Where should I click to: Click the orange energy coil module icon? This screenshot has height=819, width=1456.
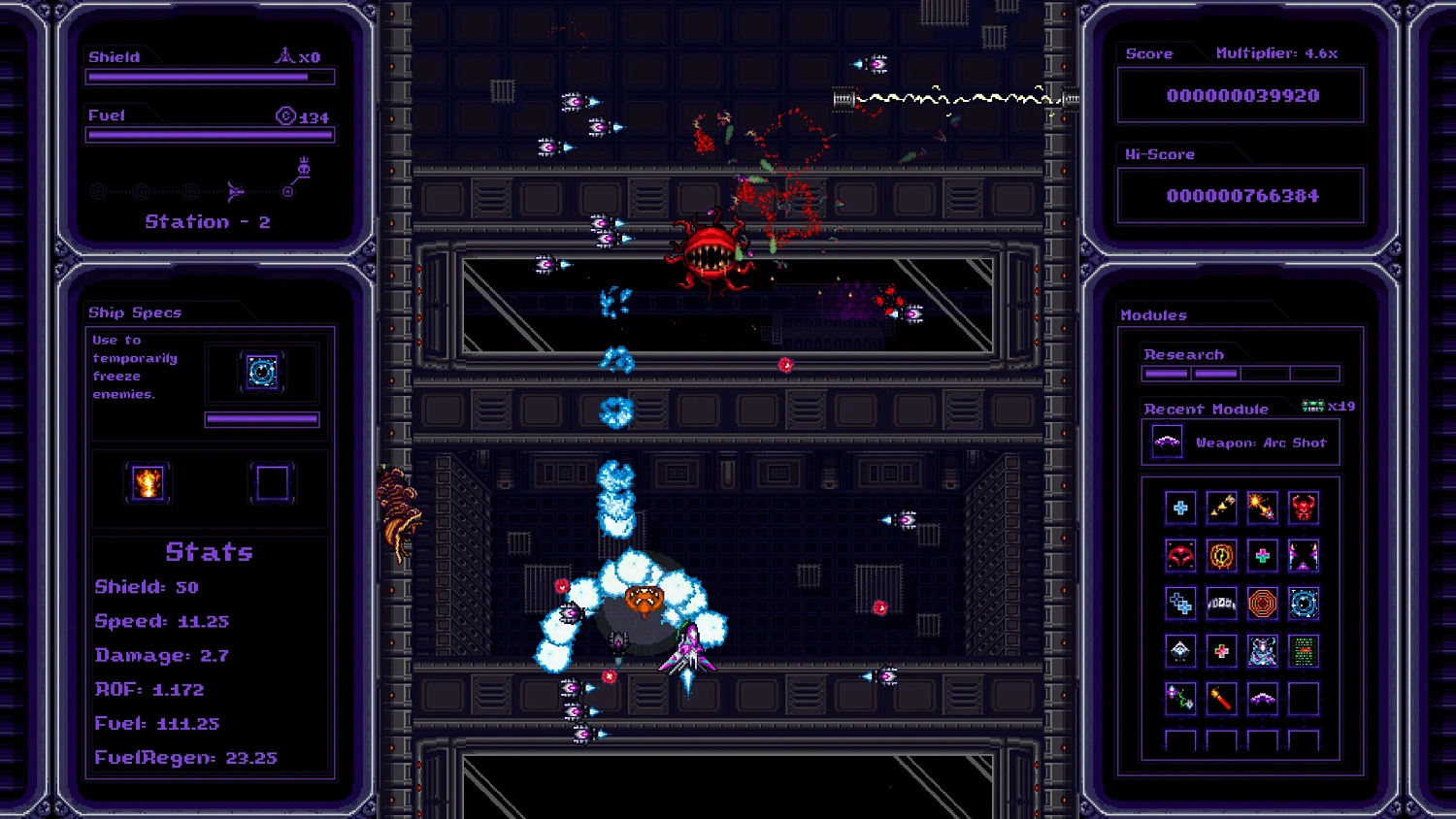[1221, 554]
